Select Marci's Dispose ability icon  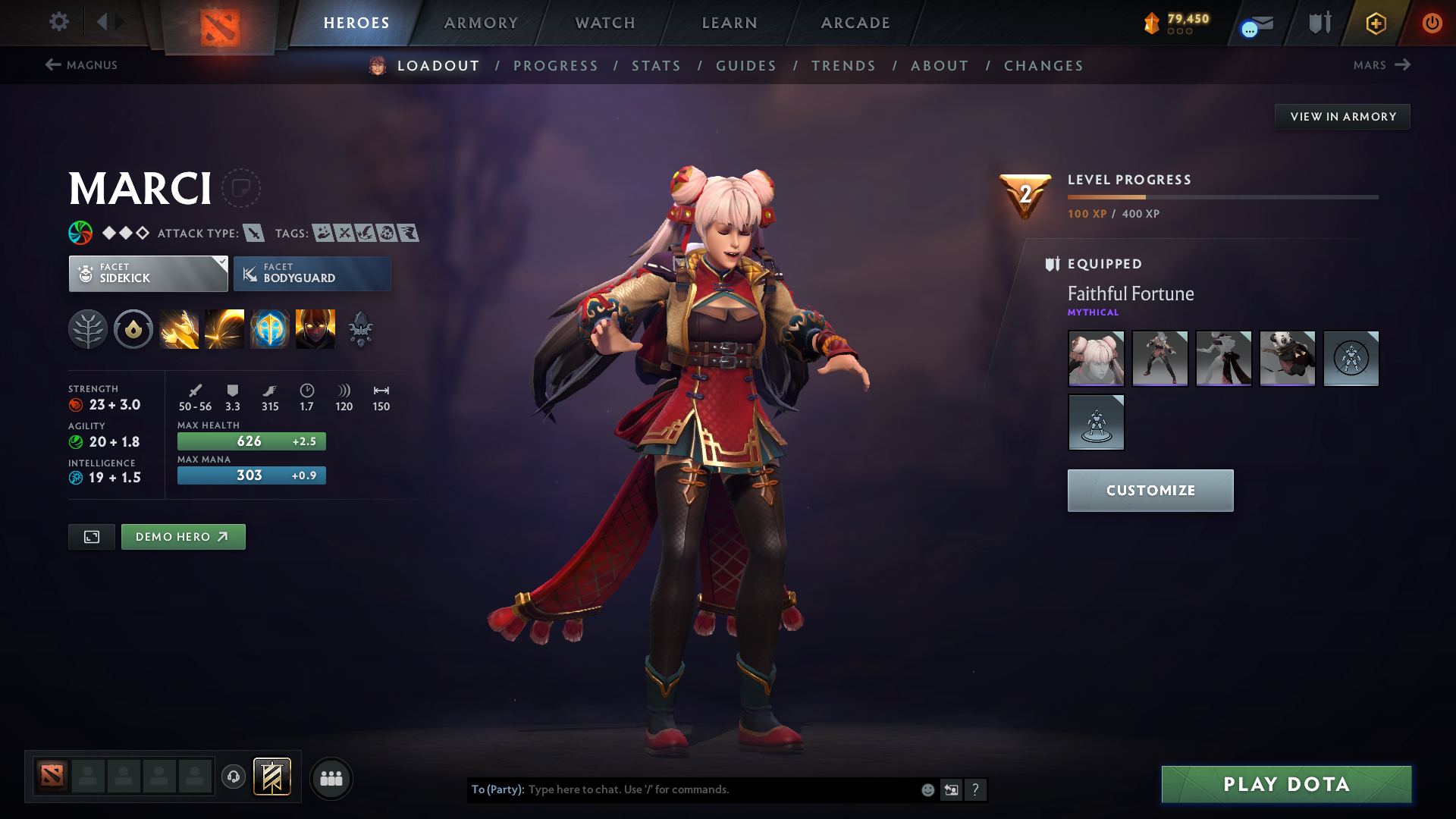pyautogui.click(x=179, y=328)
